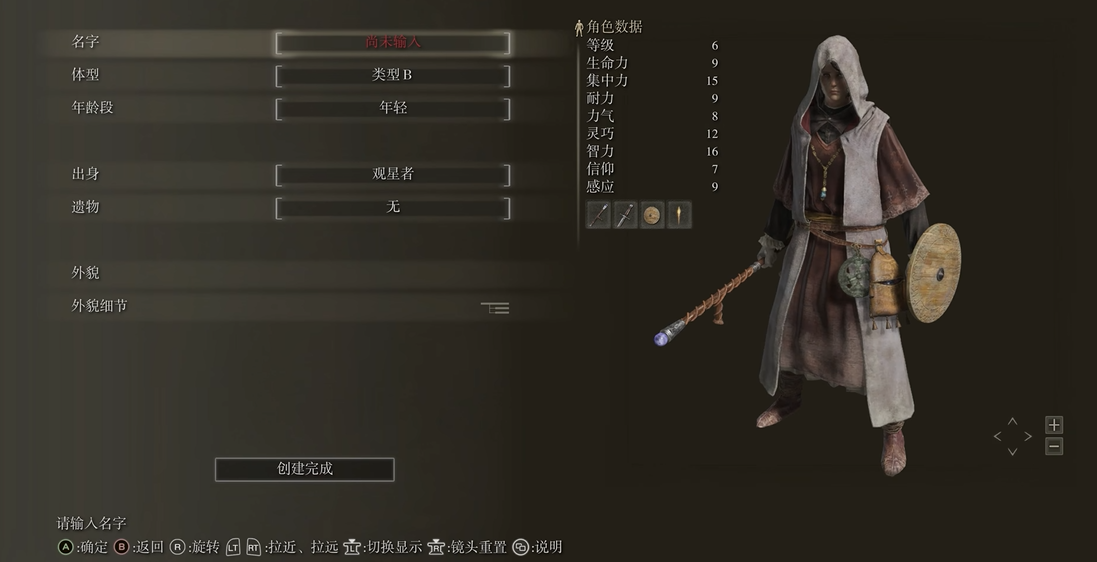Screen dimensions: 1097x562
Task: Select the glintstone staff equipment icon
Action: pos(599,214)
